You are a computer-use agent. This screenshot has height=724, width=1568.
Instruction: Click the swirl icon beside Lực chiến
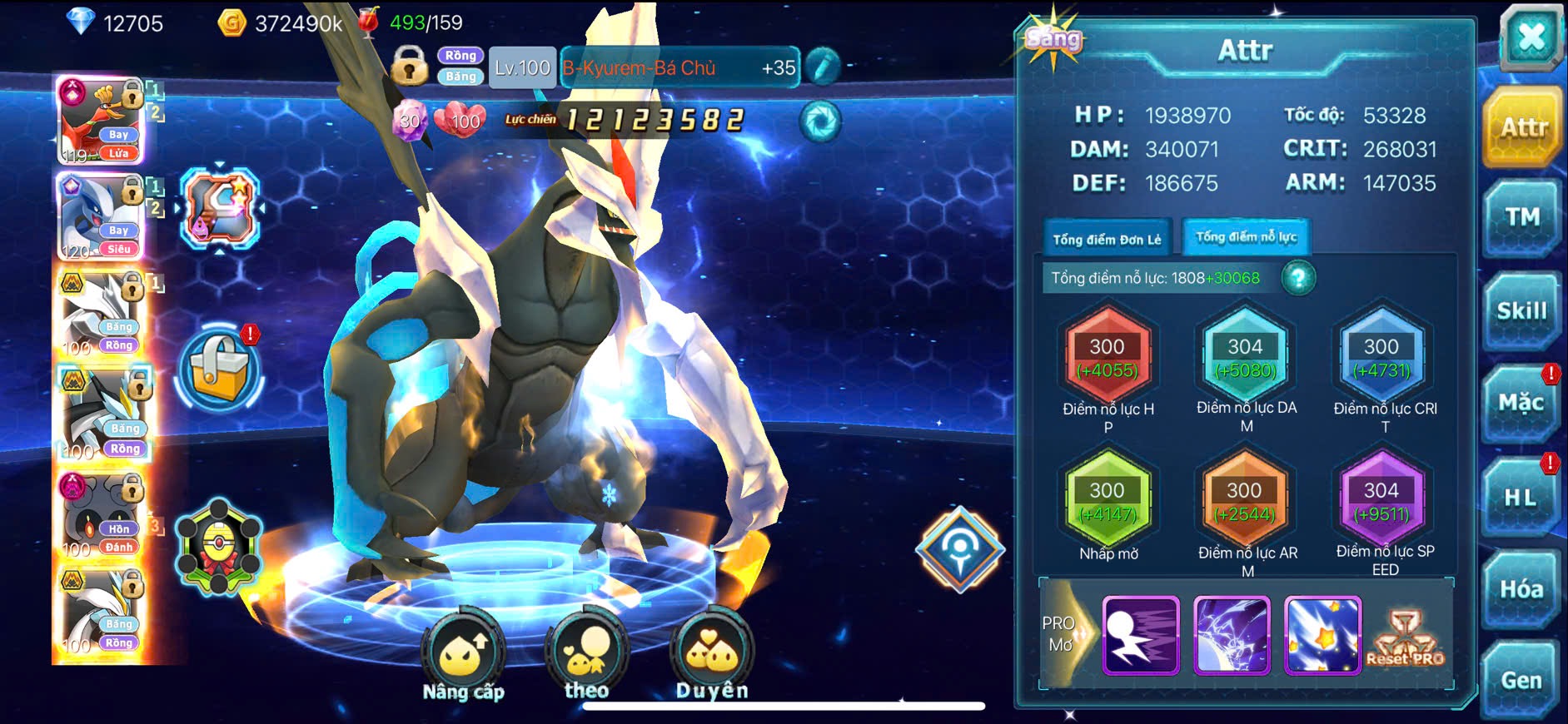[820, 121]
